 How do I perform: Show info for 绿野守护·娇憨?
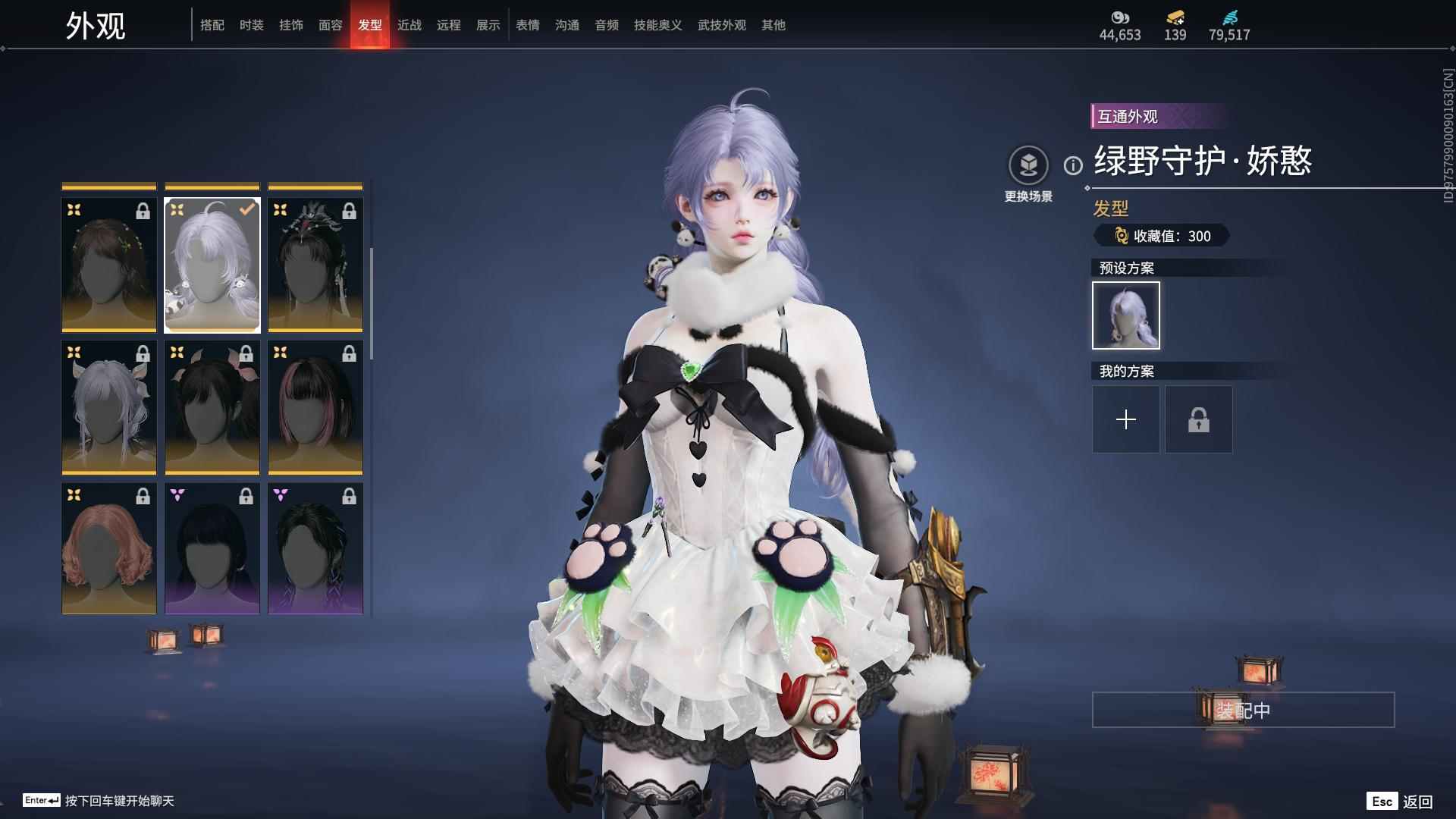pyautogui.click(x=1073, y=165)
